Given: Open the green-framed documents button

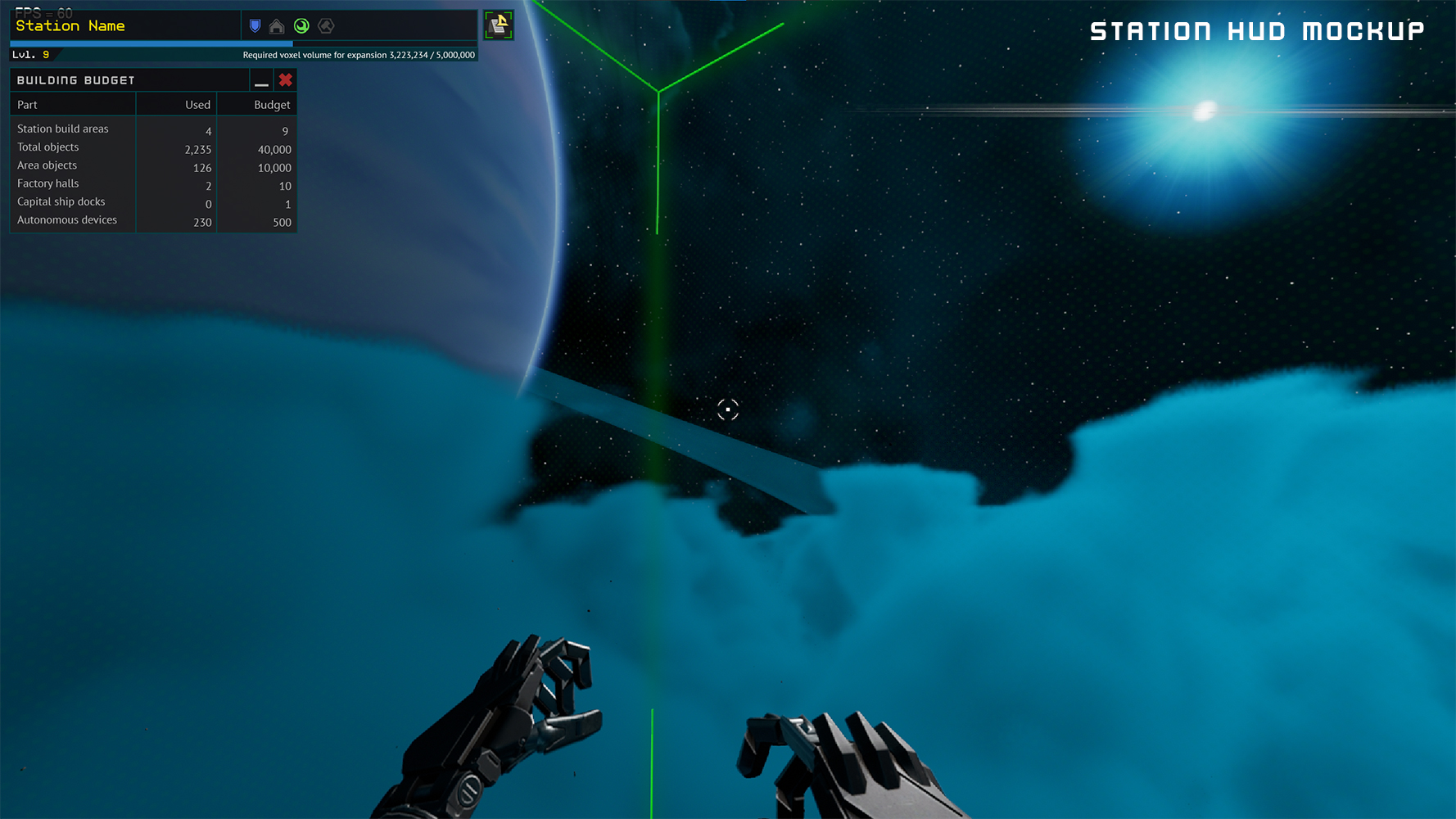Looking at the screenshot, I should coord(498,25).
